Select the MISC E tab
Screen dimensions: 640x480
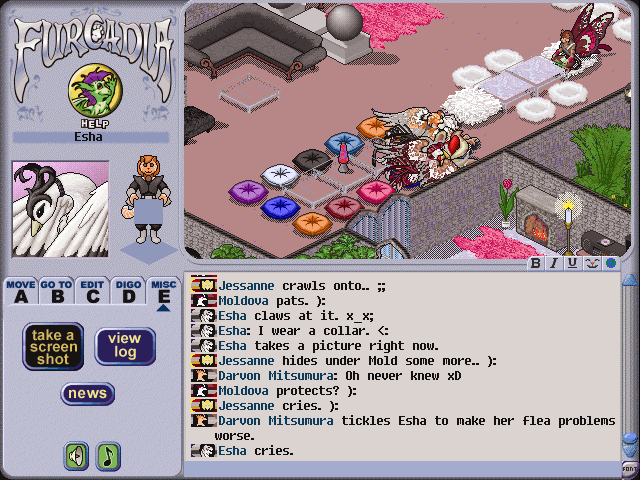(x=163, y=291)
